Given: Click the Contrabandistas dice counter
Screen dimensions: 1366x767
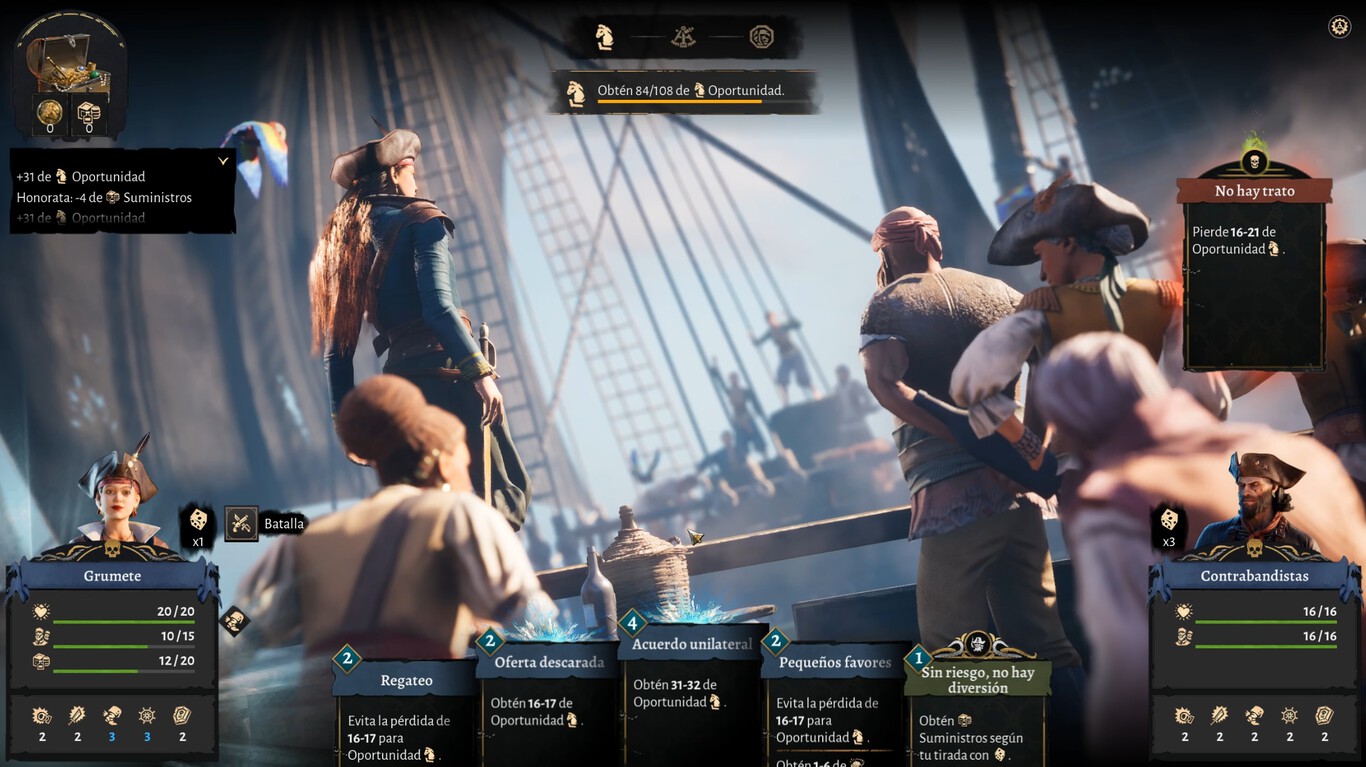Looking at the screenshot, I should coord(1169,525).
